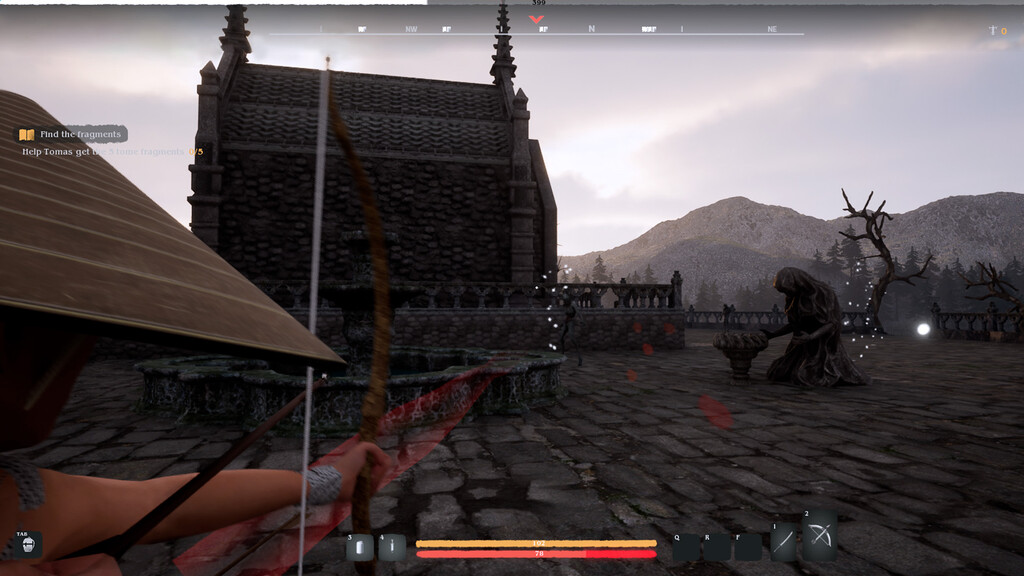Screen dimensions: 1024x576
Task: Select the bow weapon slot
Action: point(820,536)
